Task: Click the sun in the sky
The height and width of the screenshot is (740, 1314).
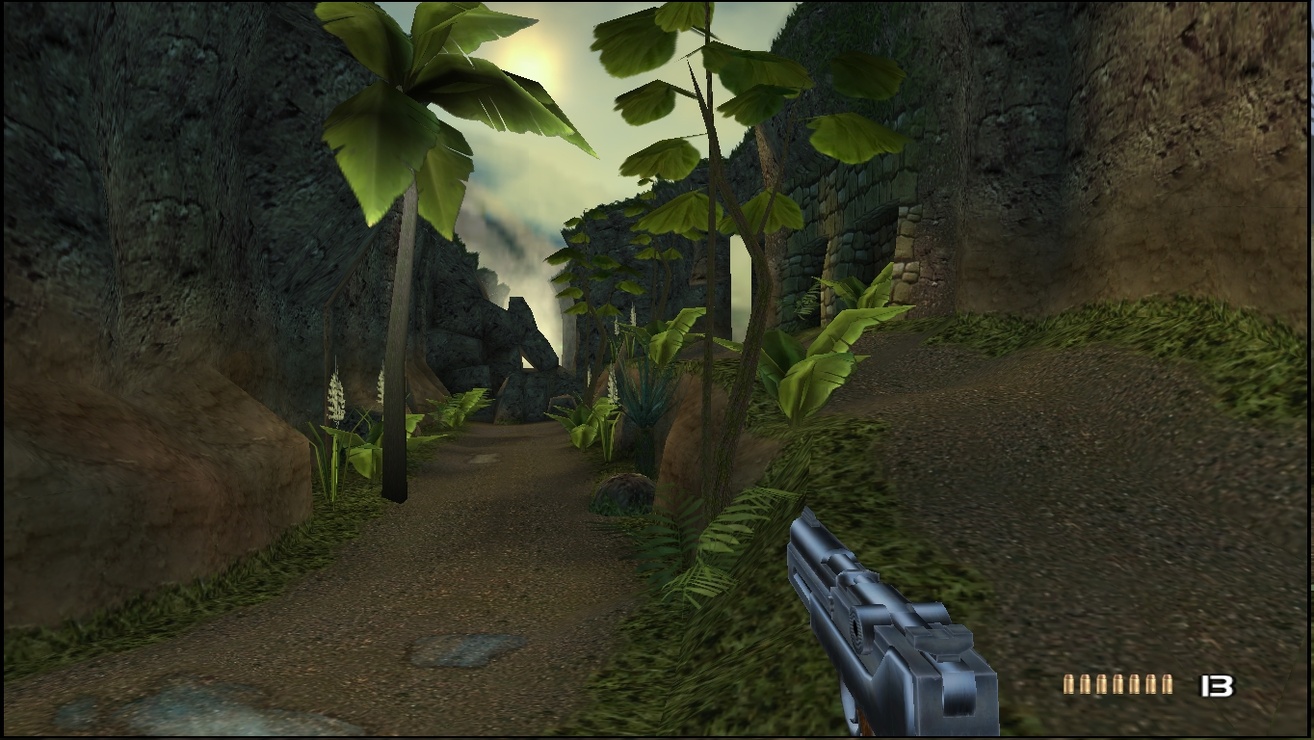Action: coord(543,48)
